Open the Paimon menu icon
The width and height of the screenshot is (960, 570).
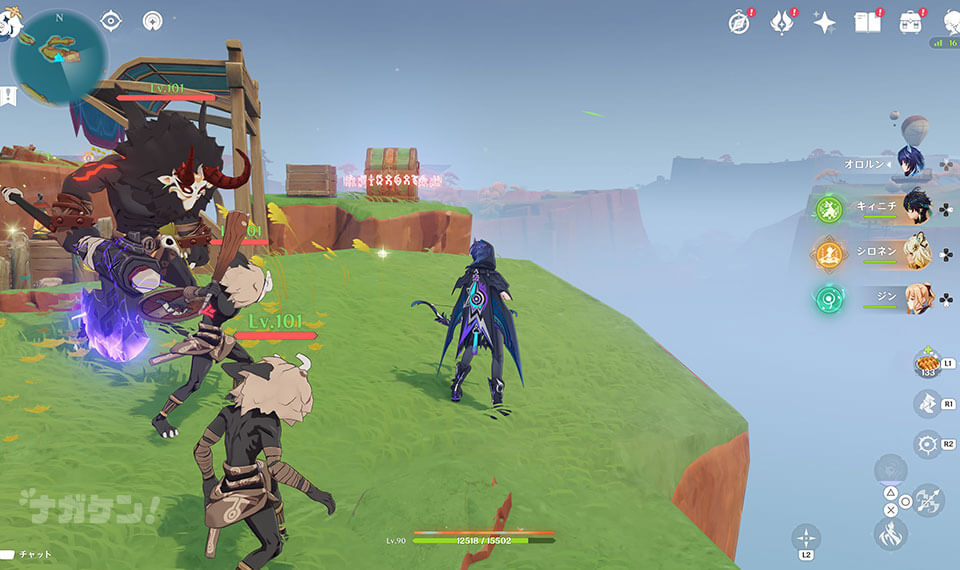pyautogui.click(x=8, y=25)
